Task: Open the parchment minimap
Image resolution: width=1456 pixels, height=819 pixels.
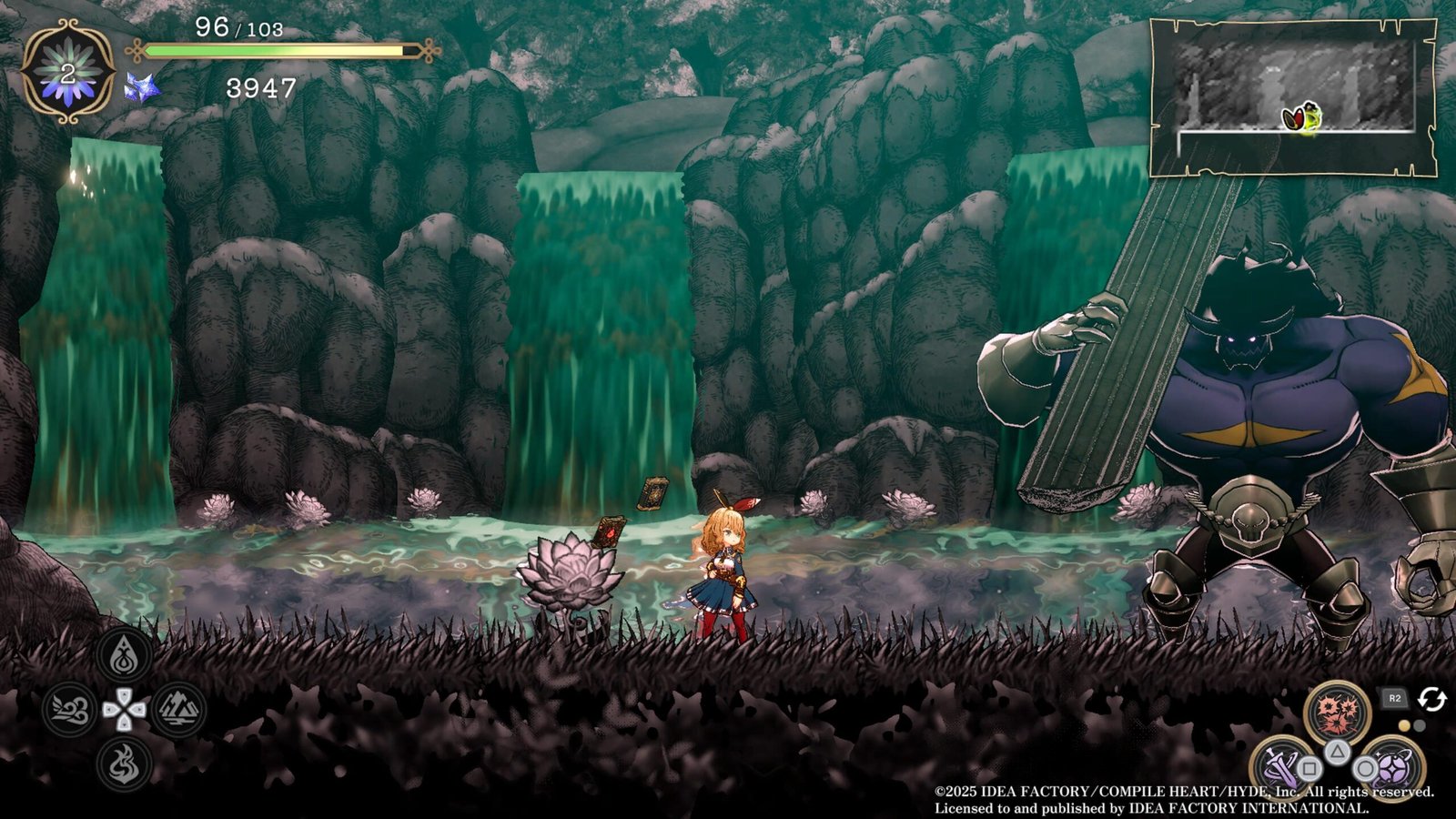Action: pyautogui.click(x=1293, y=97)
